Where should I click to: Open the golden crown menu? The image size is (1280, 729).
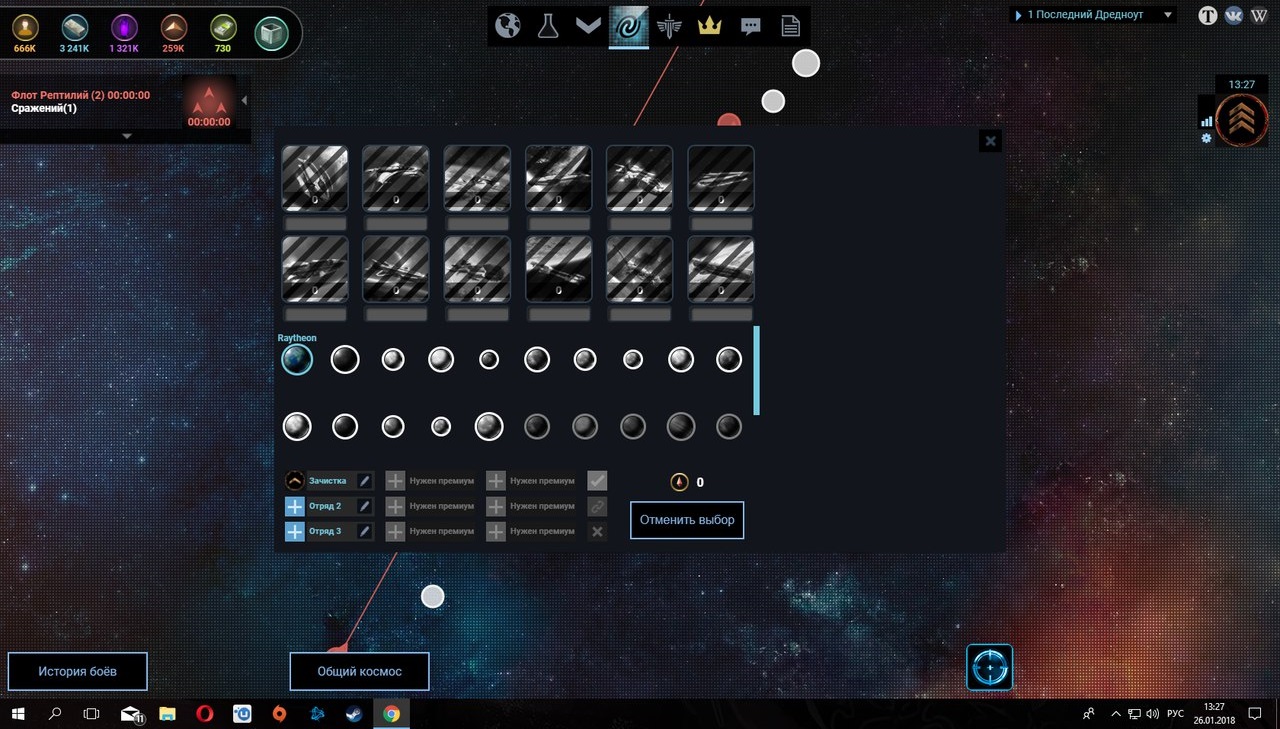710,26
